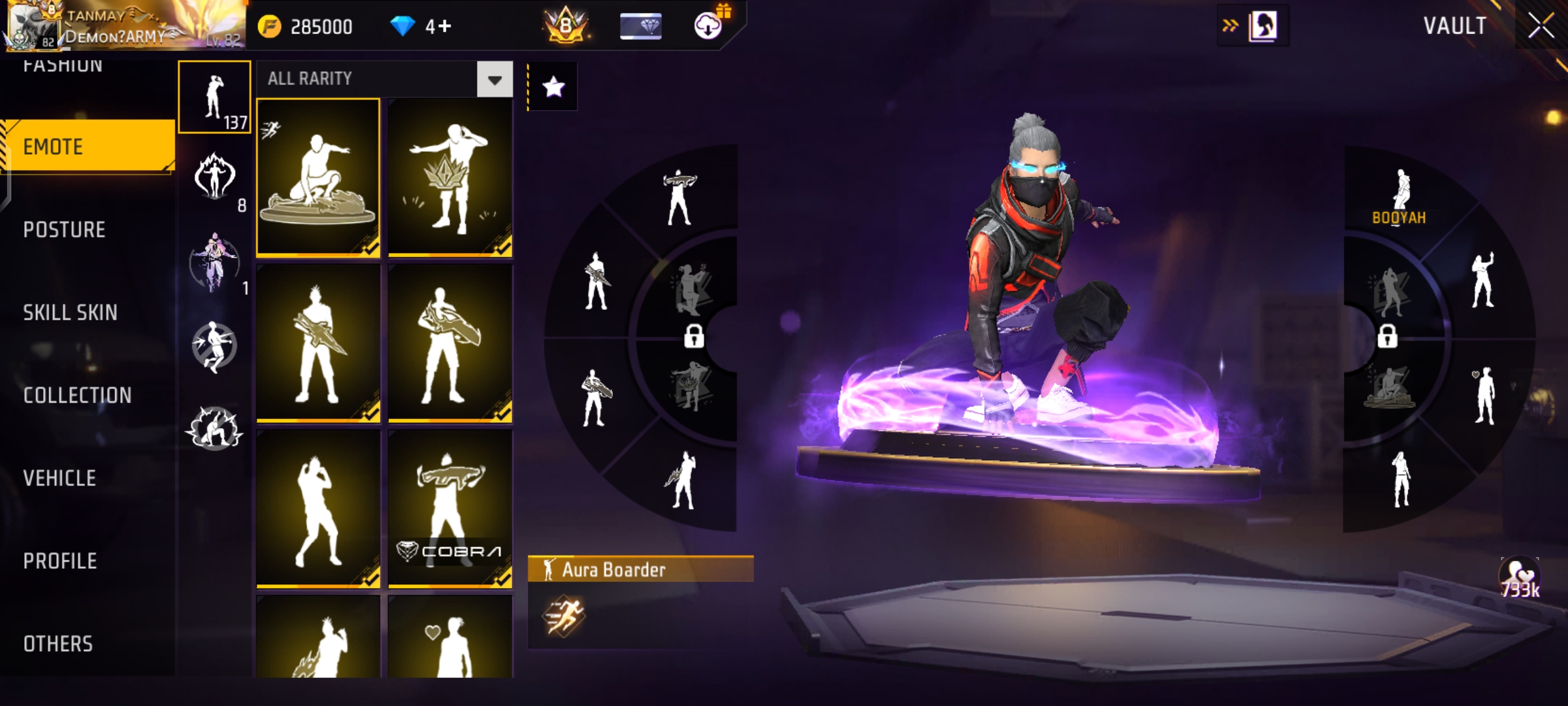The image size is (1568, 706).
Task: Open the Posture section
Action: (x=64, y=230)
